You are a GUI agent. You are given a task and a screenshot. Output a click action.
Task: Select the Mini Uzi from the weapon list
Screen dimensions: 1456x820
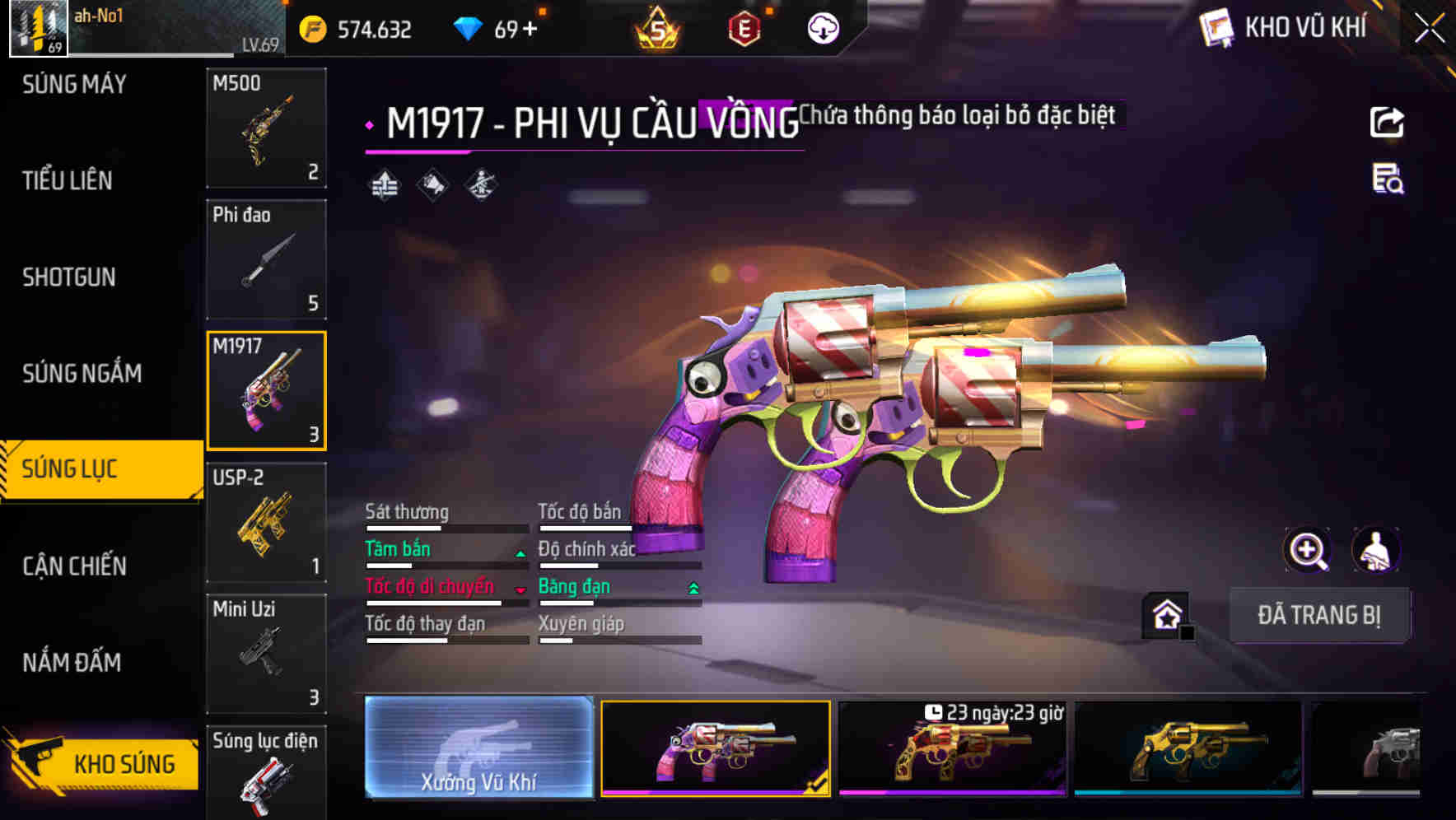tap(266, 655)
